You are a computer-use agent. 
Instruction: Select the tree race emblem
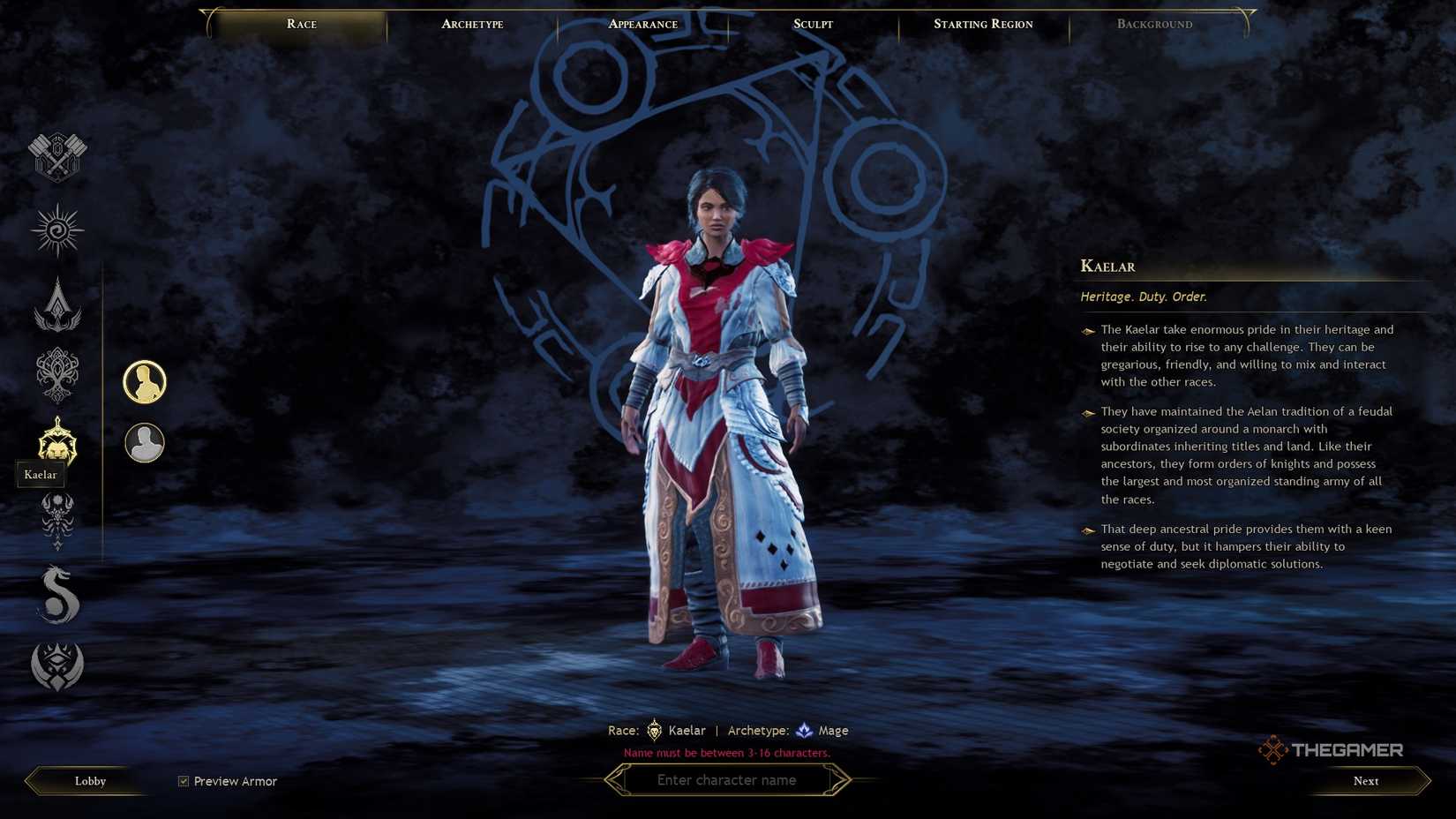pos(56,374)
